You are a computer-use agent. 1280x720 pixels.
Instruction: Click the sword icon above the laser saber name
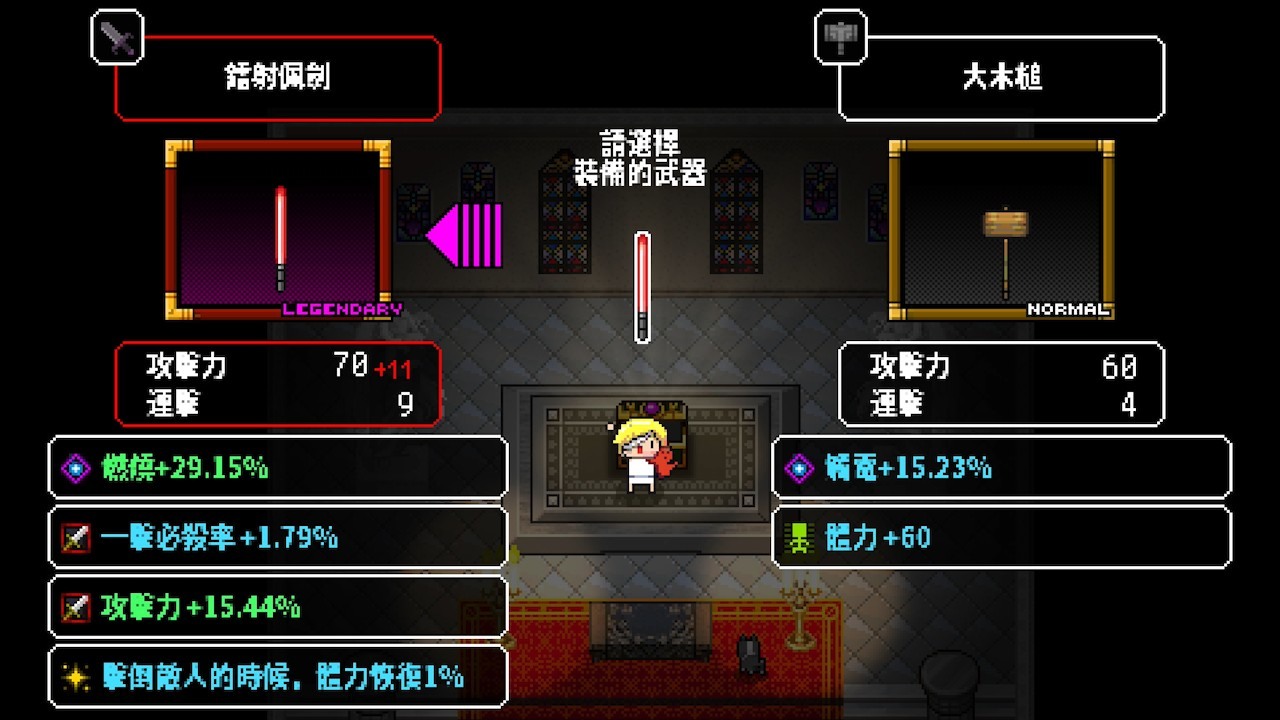[x=117, y=39]
